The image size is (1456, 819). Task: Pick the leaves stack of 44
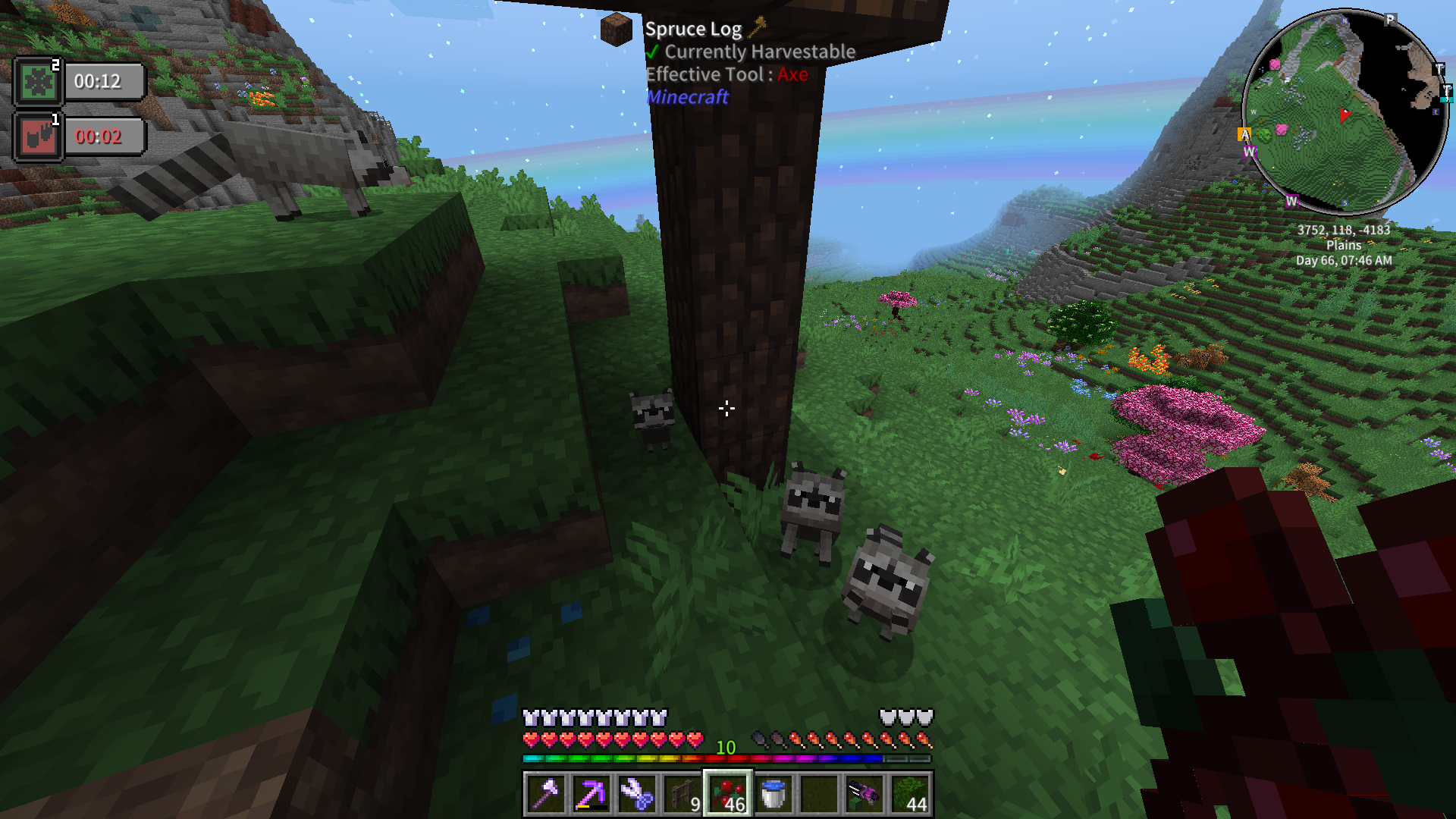910,794
